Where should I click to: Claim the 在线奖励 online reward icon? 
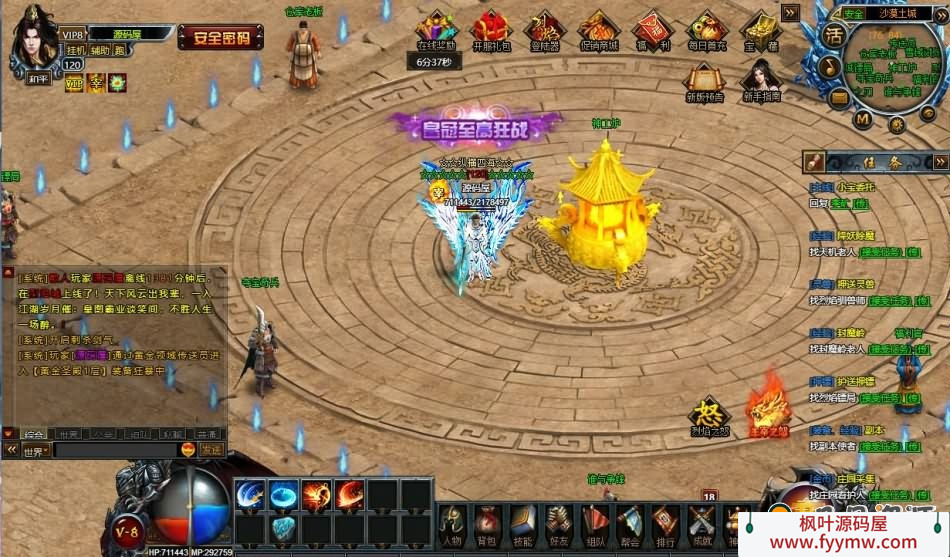437,29
